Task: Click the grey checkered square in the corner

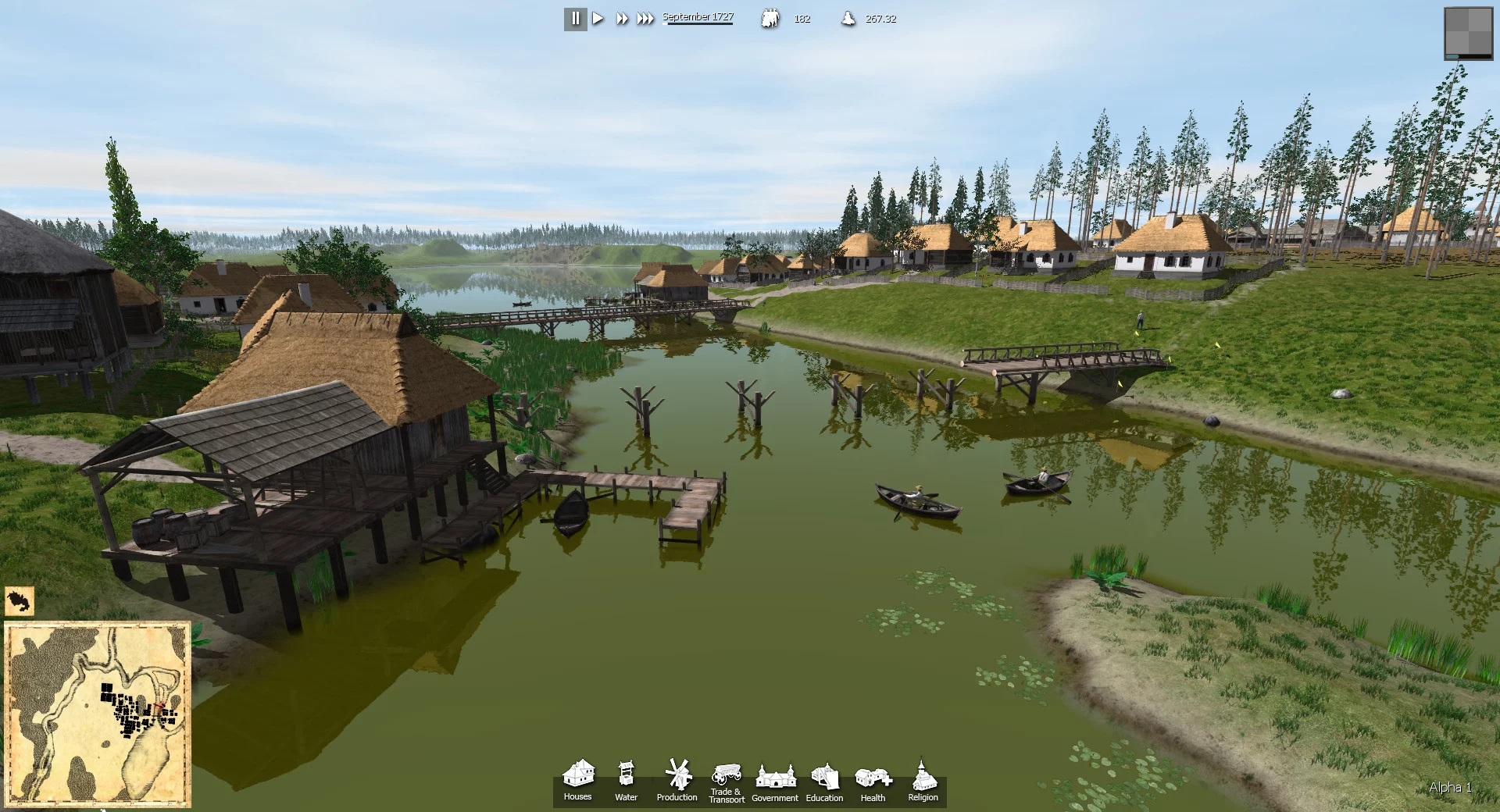Action: coord(1469,33)
